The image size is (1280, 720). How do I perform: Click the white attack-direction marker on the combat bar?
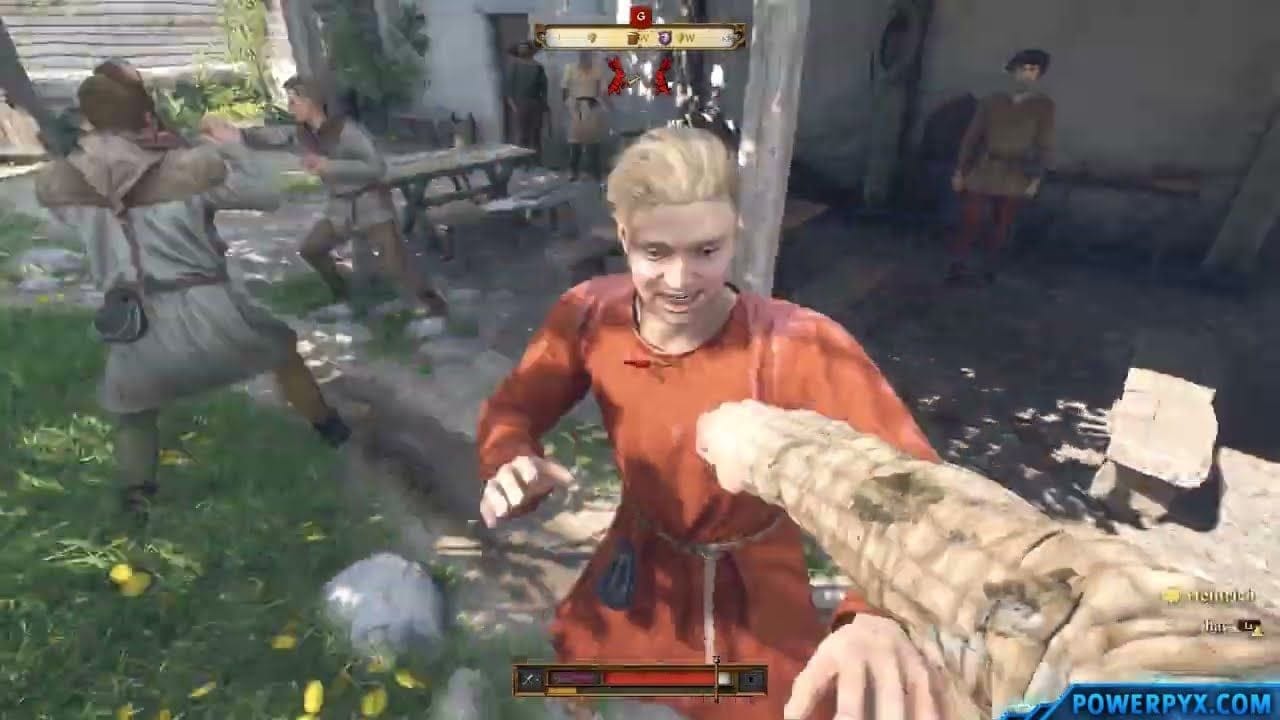pyautogui.click(x=724, y=677)
